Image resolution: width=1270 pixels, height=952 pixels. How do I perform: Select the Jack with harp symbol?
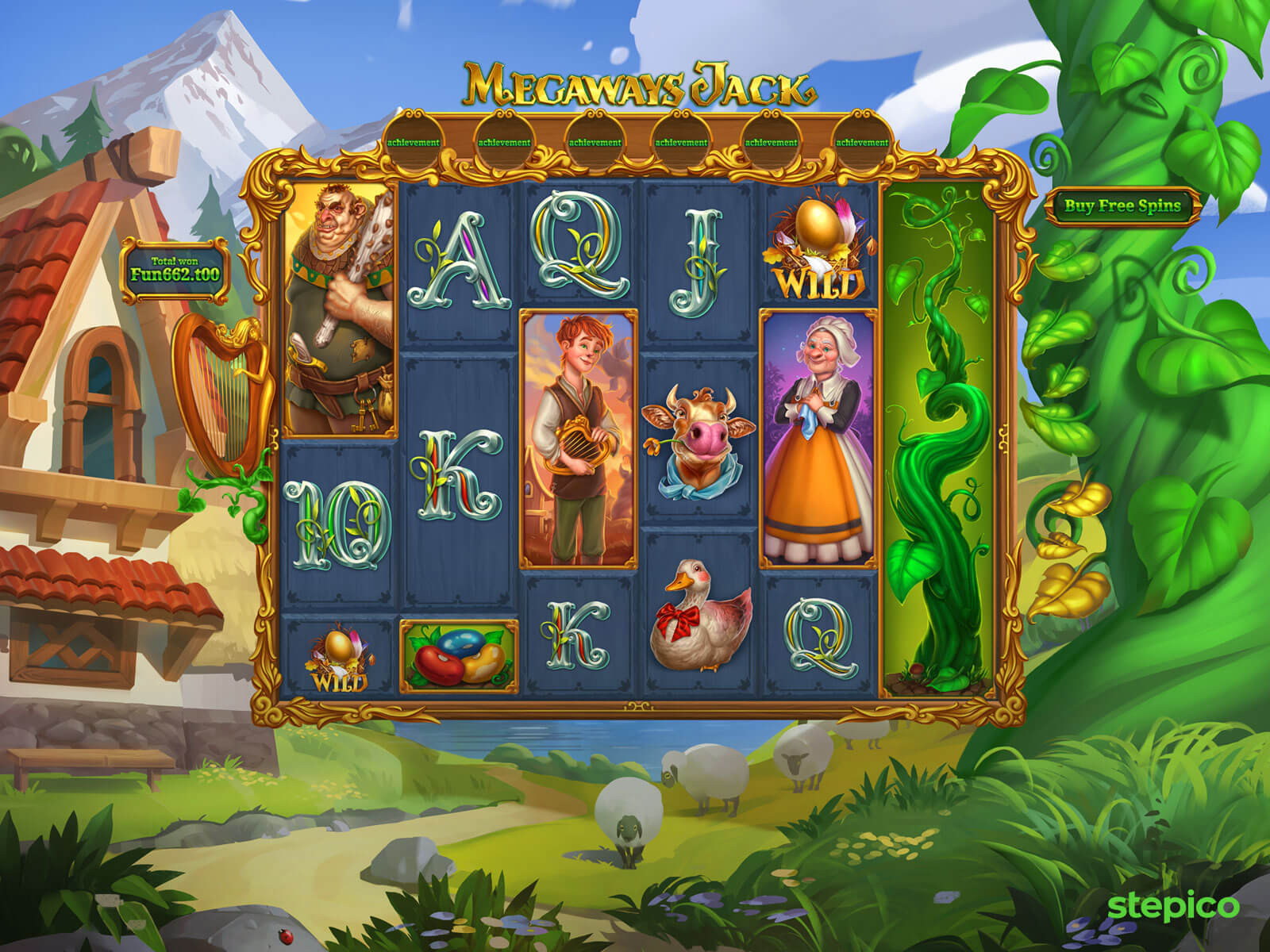pyautogui.click(x=579, y=438)
